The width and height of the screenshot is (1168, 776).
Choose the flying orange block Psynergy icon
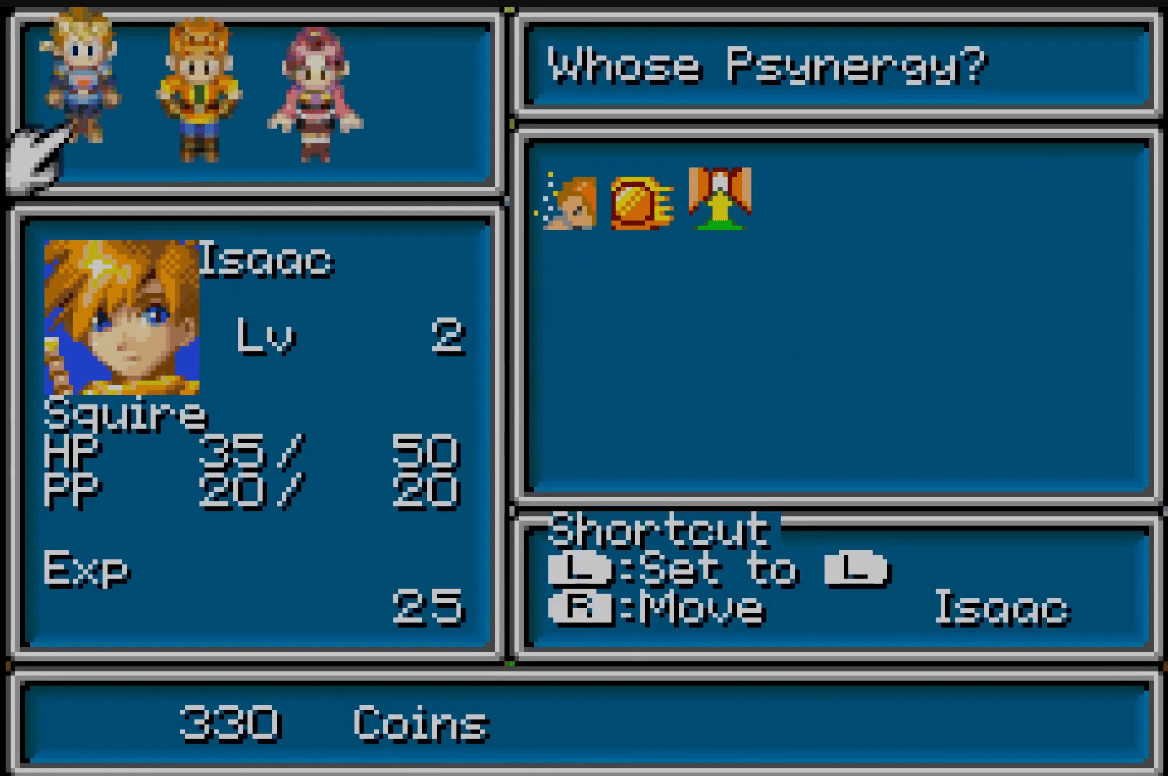[641, 202]
